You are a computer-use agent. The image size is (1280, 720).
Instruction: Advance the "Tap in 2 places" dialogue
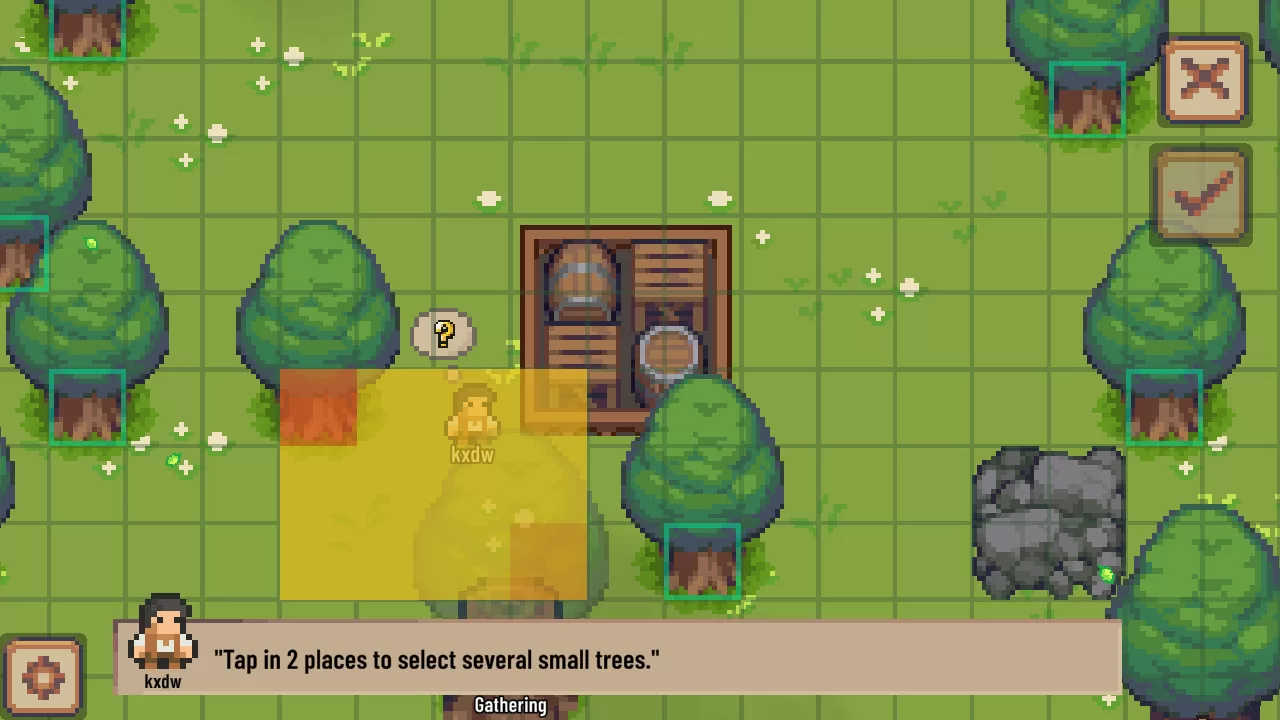pos(617,659)
